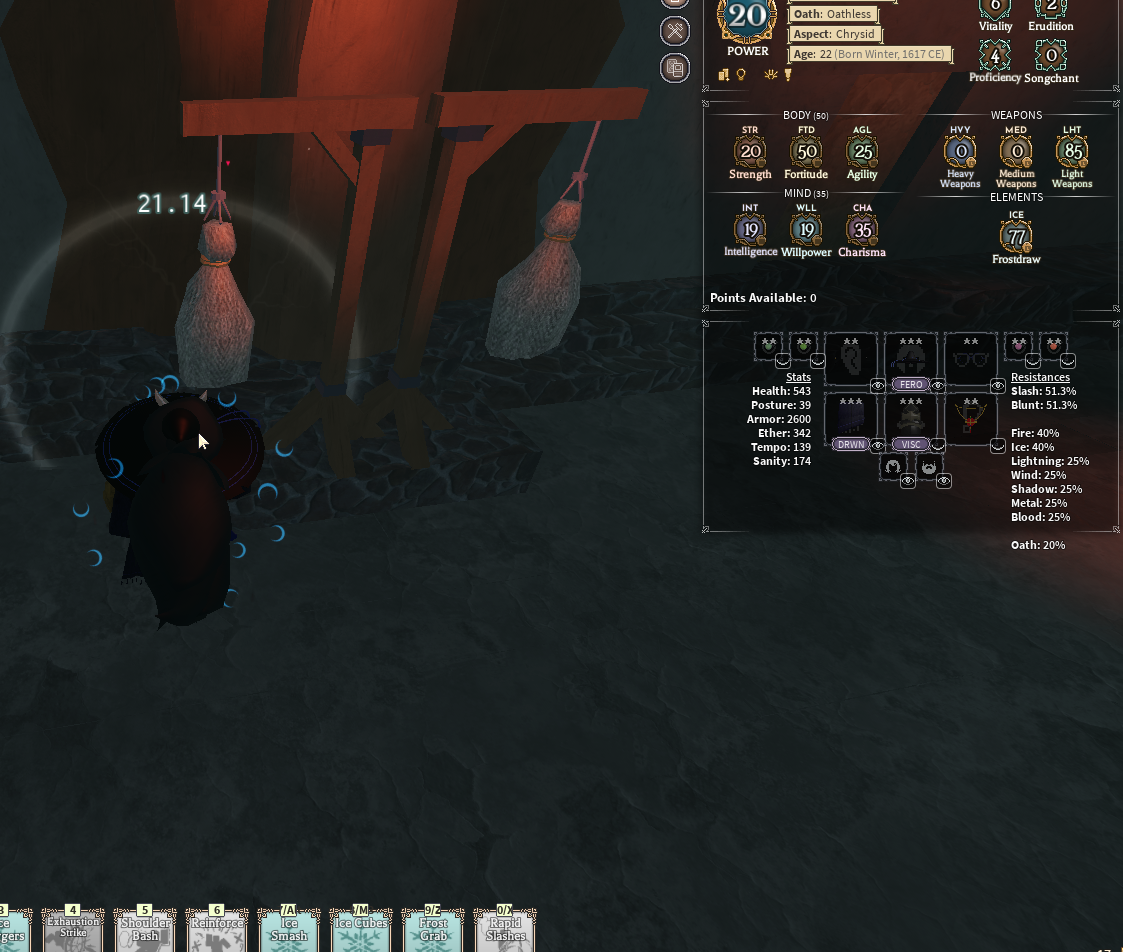Toggle visibility of the ear slot

(878, 385)
